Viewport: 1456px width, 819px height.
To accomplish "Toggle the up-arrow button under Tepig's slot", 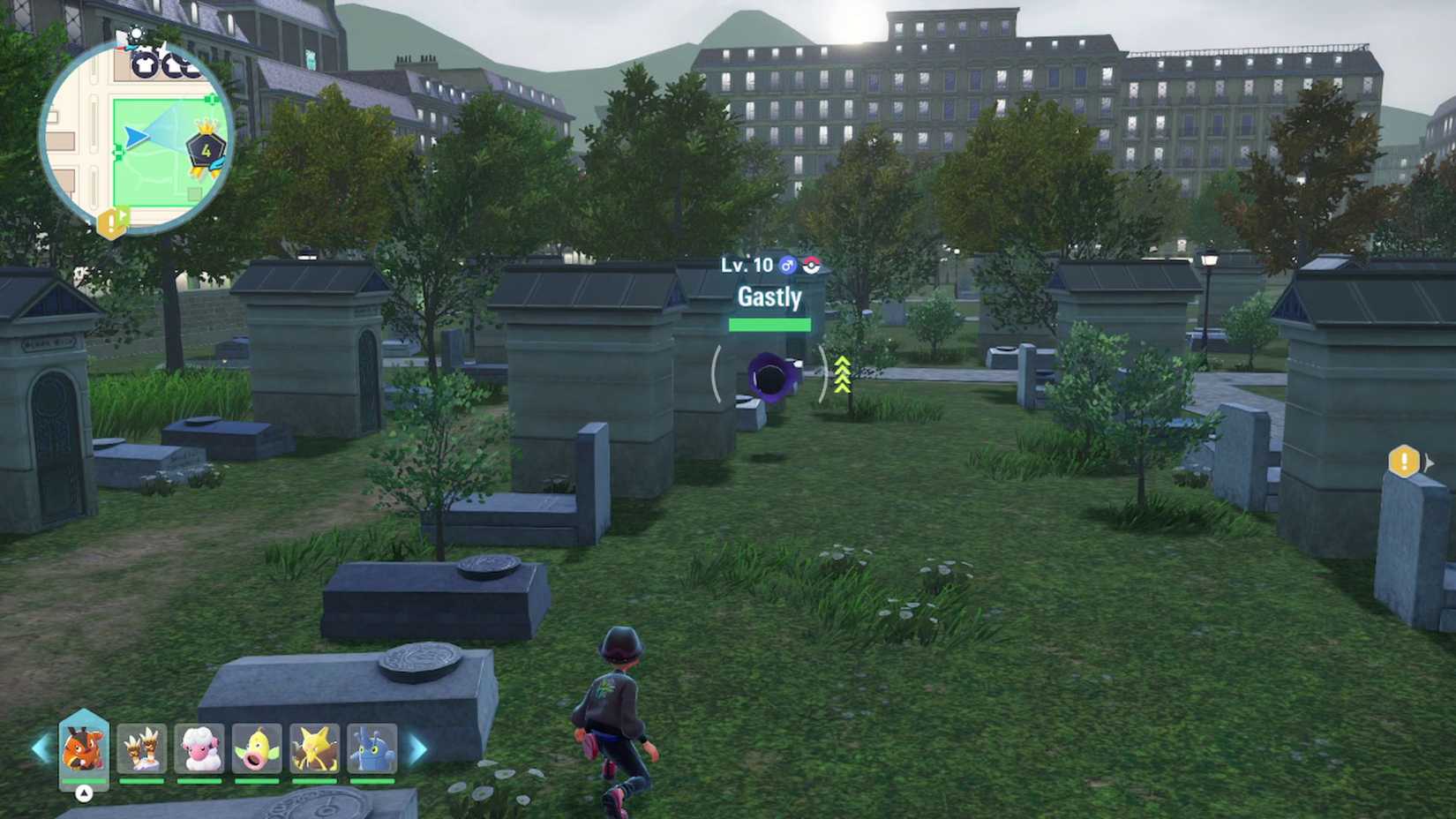I will click(82, 793).
